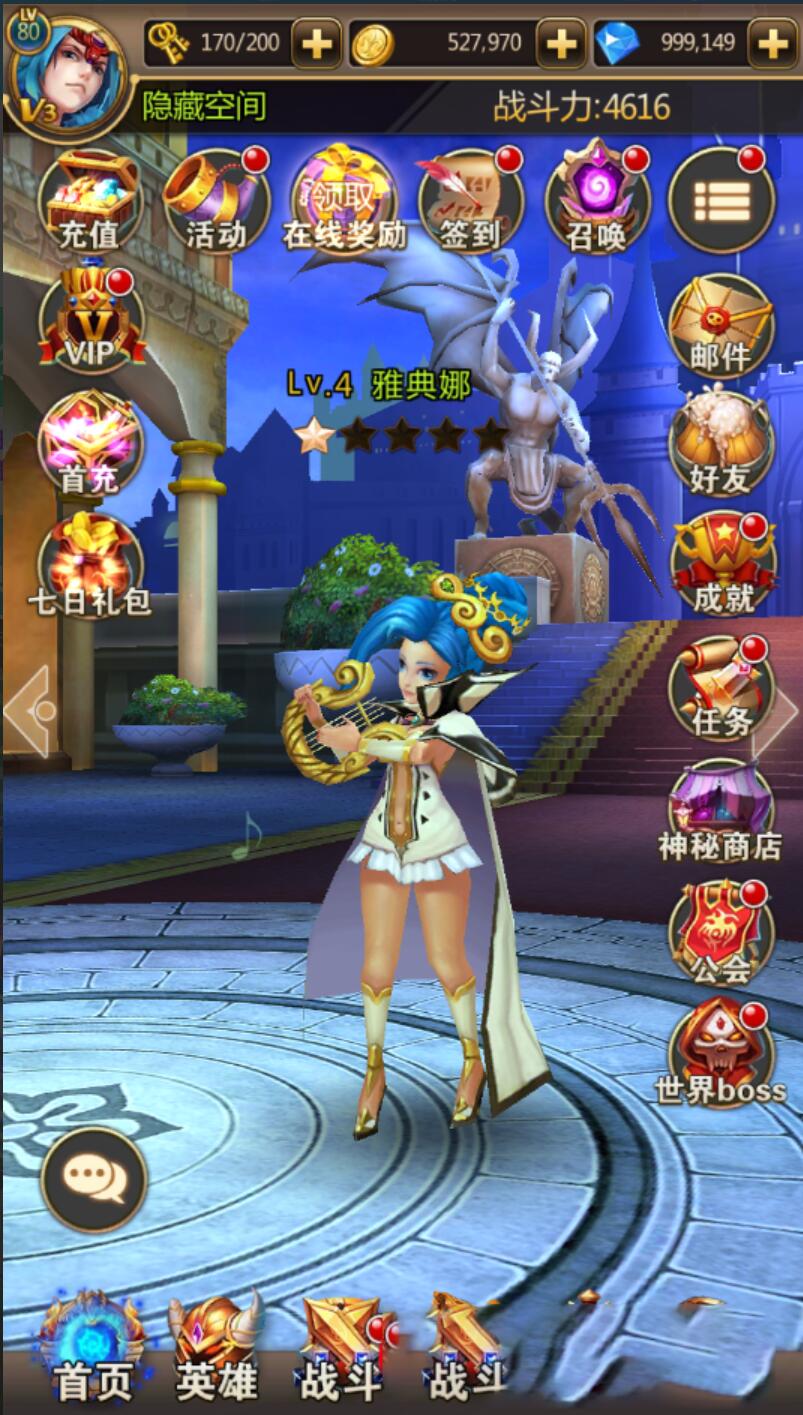The image size is (803, 1415).
Task: Click the player avatar portrait
Action: tap(66, 72)
